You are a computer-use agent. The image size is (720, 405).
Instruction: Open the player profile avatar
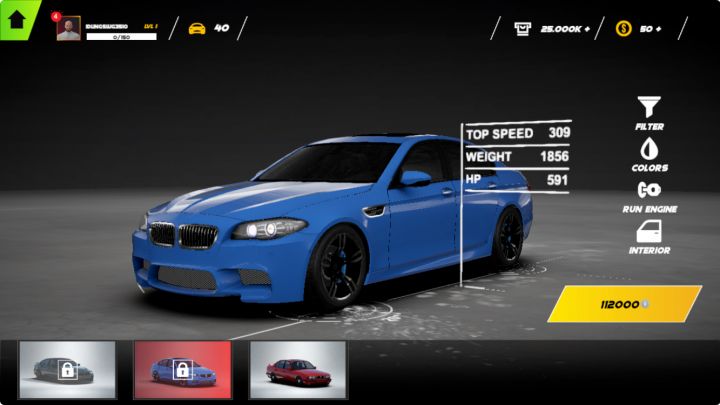69,29
